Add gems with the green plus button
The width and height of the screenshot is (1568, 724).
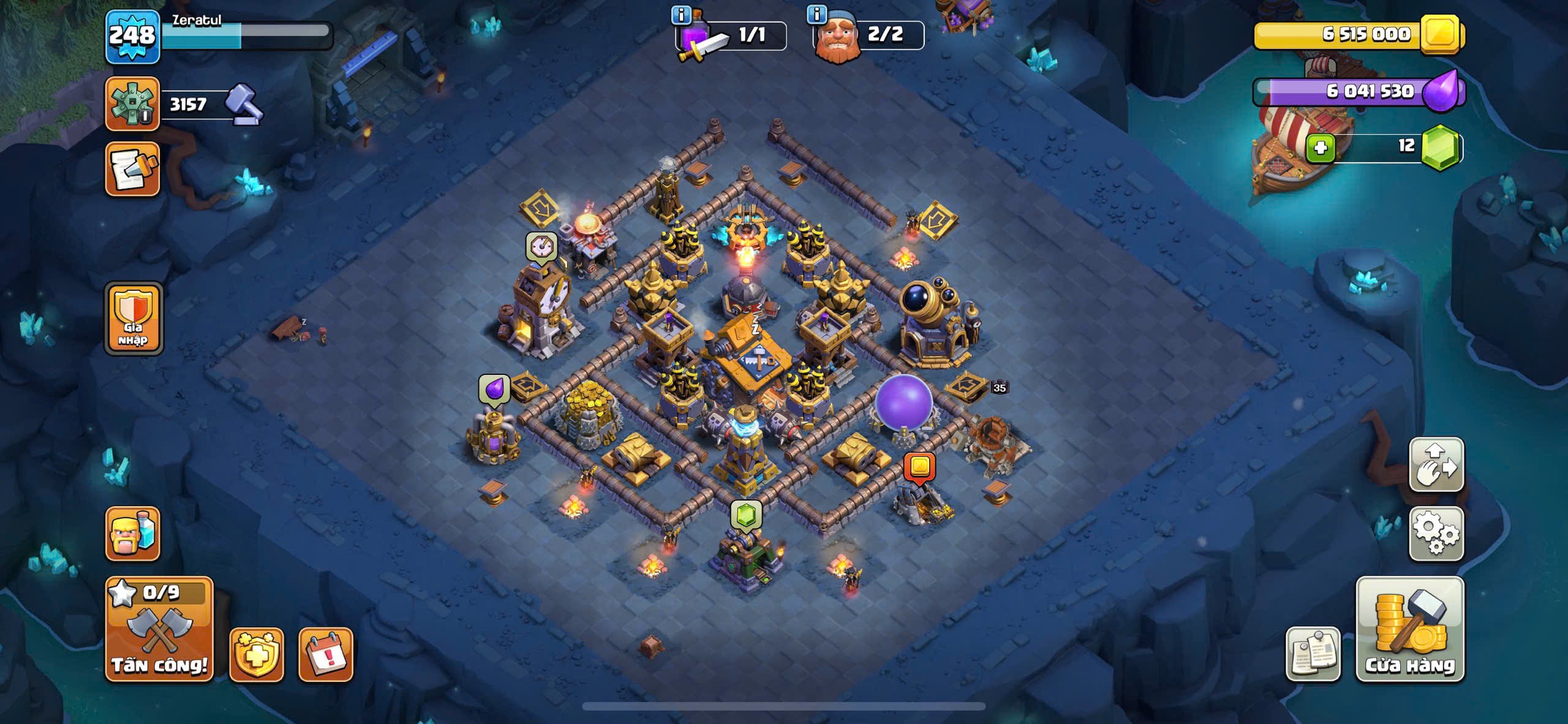tap(1320, 148)
